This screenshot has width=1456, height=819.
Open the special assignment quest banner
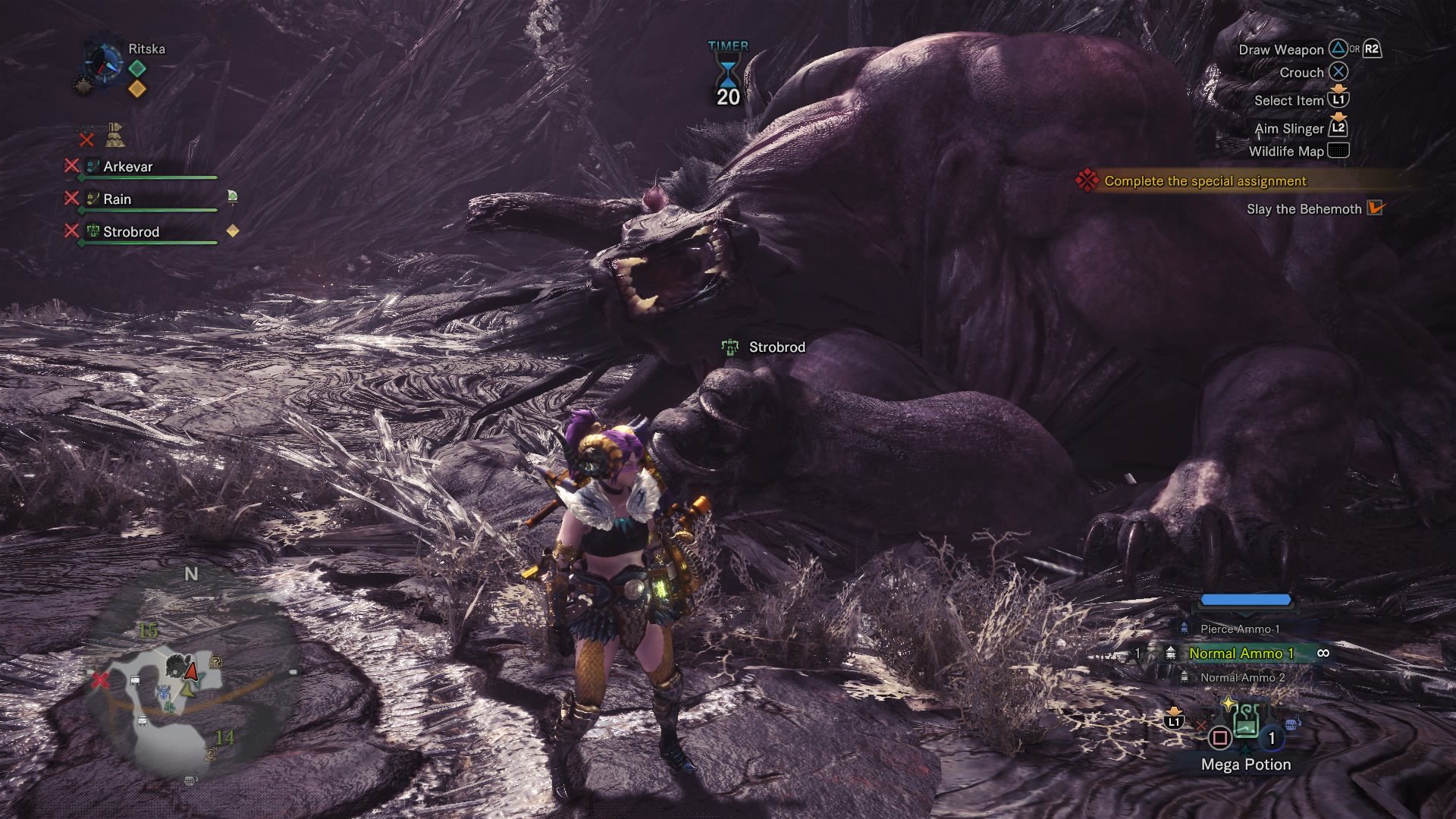click(1204, 180)
